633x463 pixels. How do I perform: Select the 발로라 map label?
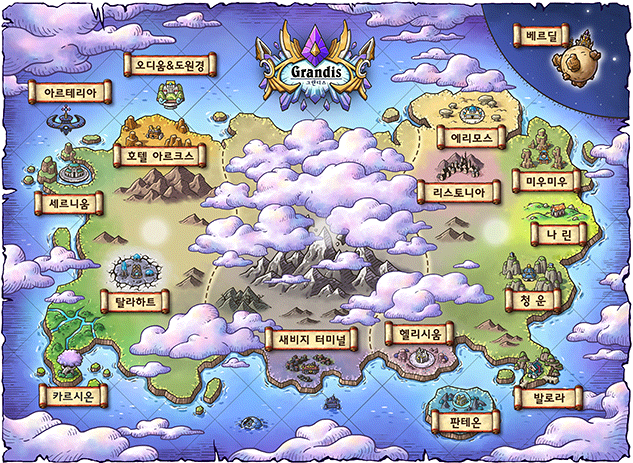[546, 397]
